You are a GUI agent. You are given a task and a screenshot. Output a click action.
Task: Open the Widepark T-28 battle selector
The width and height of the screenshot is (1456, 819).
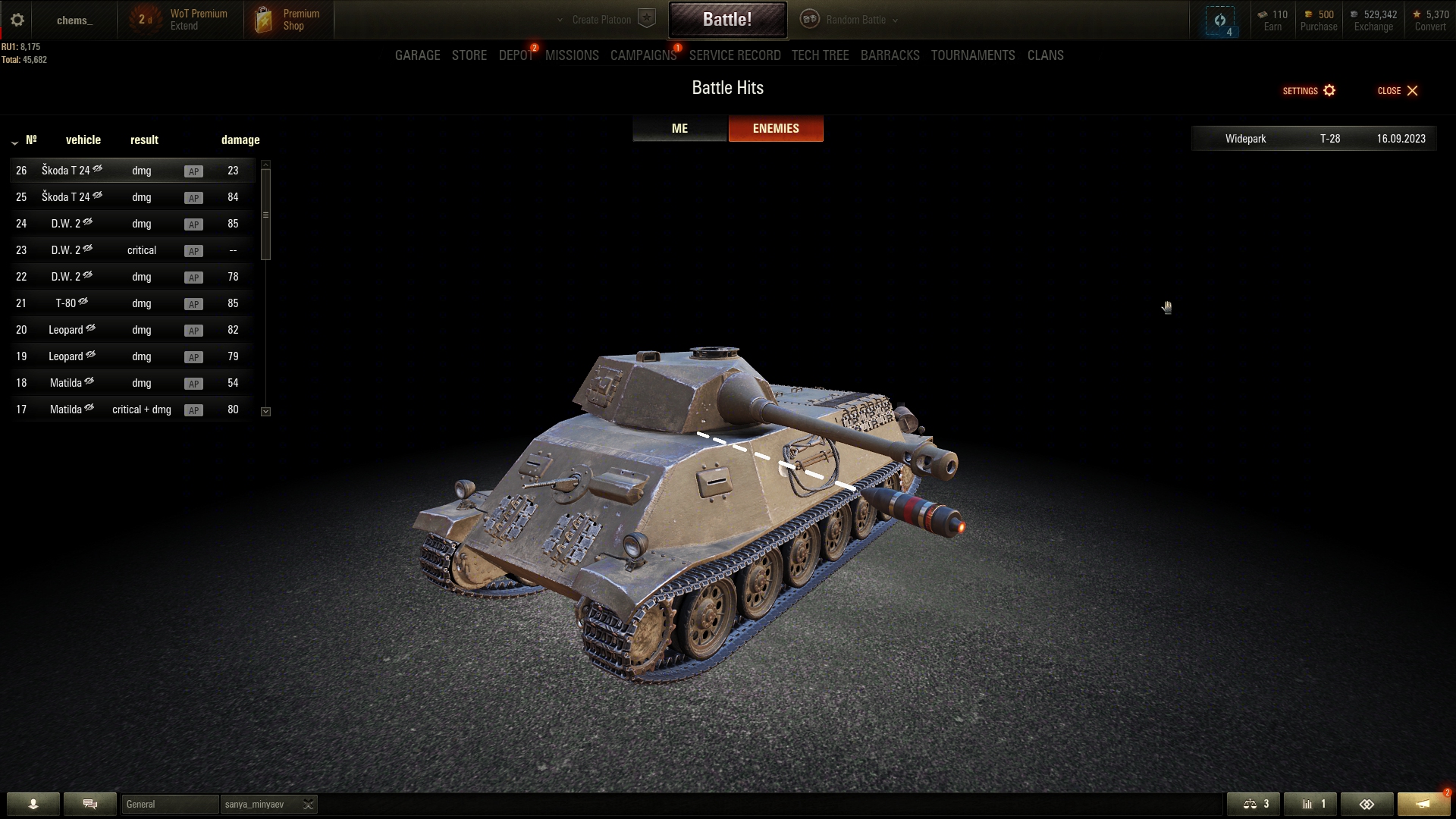pos(1314,139)
